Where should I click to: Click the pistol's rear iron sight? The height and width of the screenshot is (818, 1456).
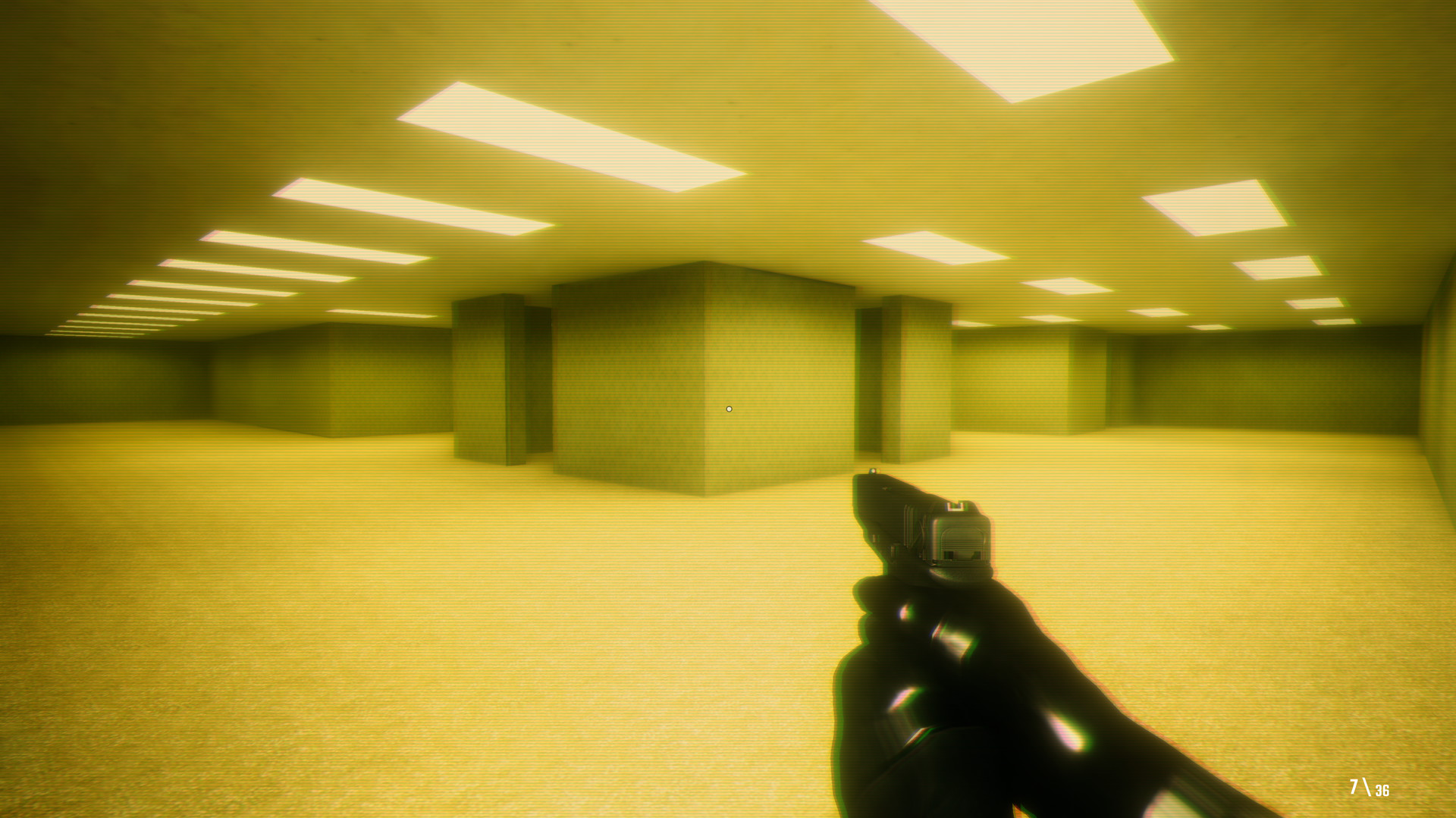point(955,506)
